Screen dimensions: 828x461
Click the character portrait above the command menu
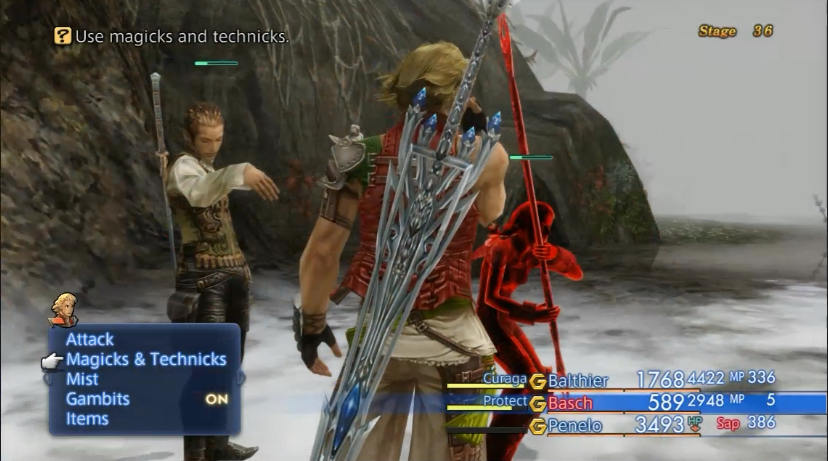(64, 309)
